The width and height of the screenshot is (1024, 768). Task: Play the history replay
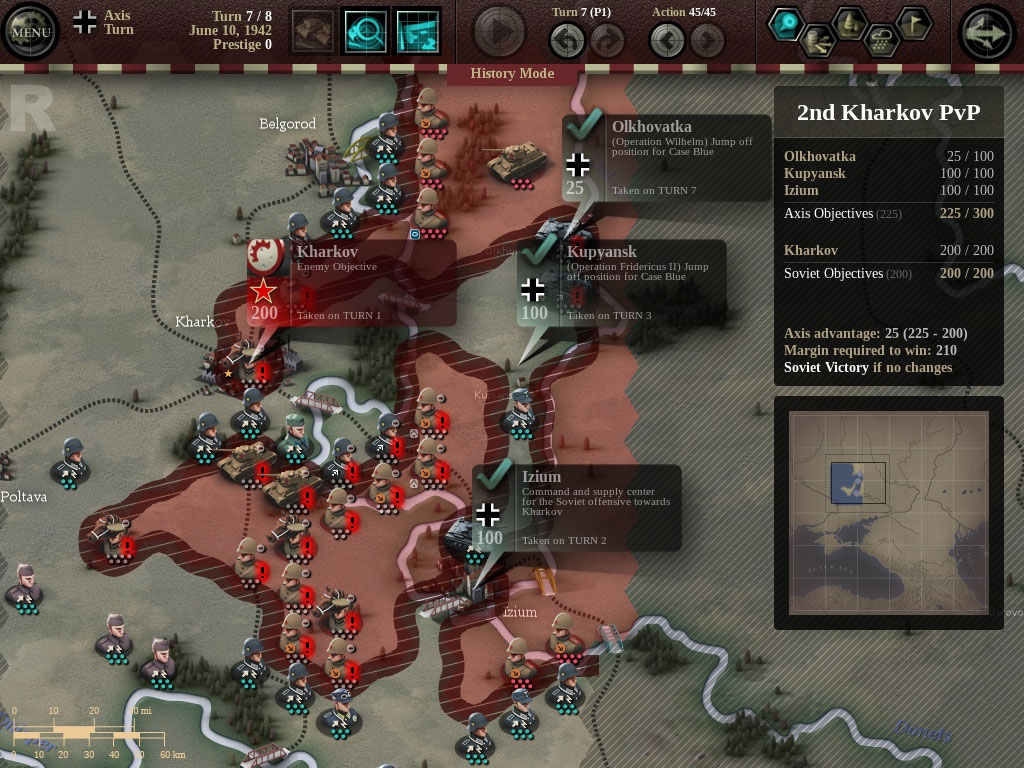[499, 31]
